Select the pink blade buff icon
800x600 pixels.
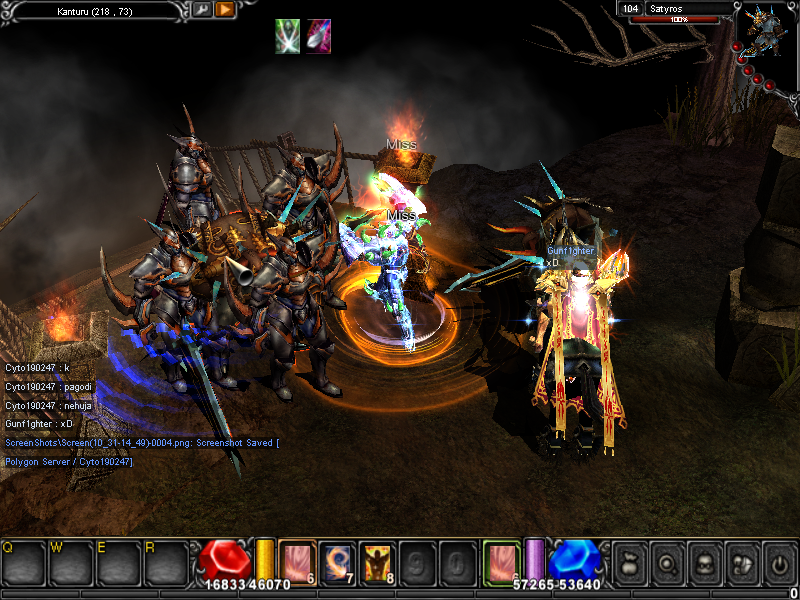[319, 35]
